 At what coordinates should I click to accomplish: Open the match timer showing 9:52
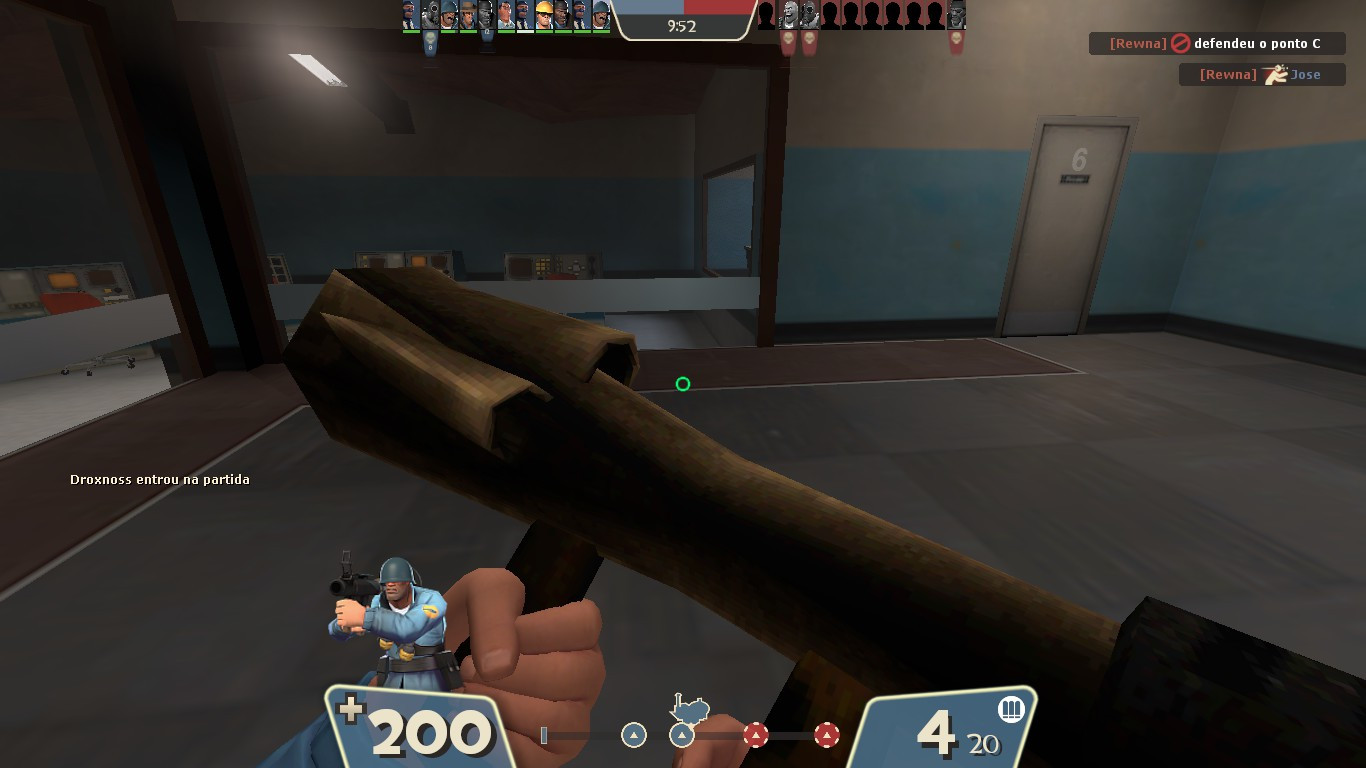(683, 27)
